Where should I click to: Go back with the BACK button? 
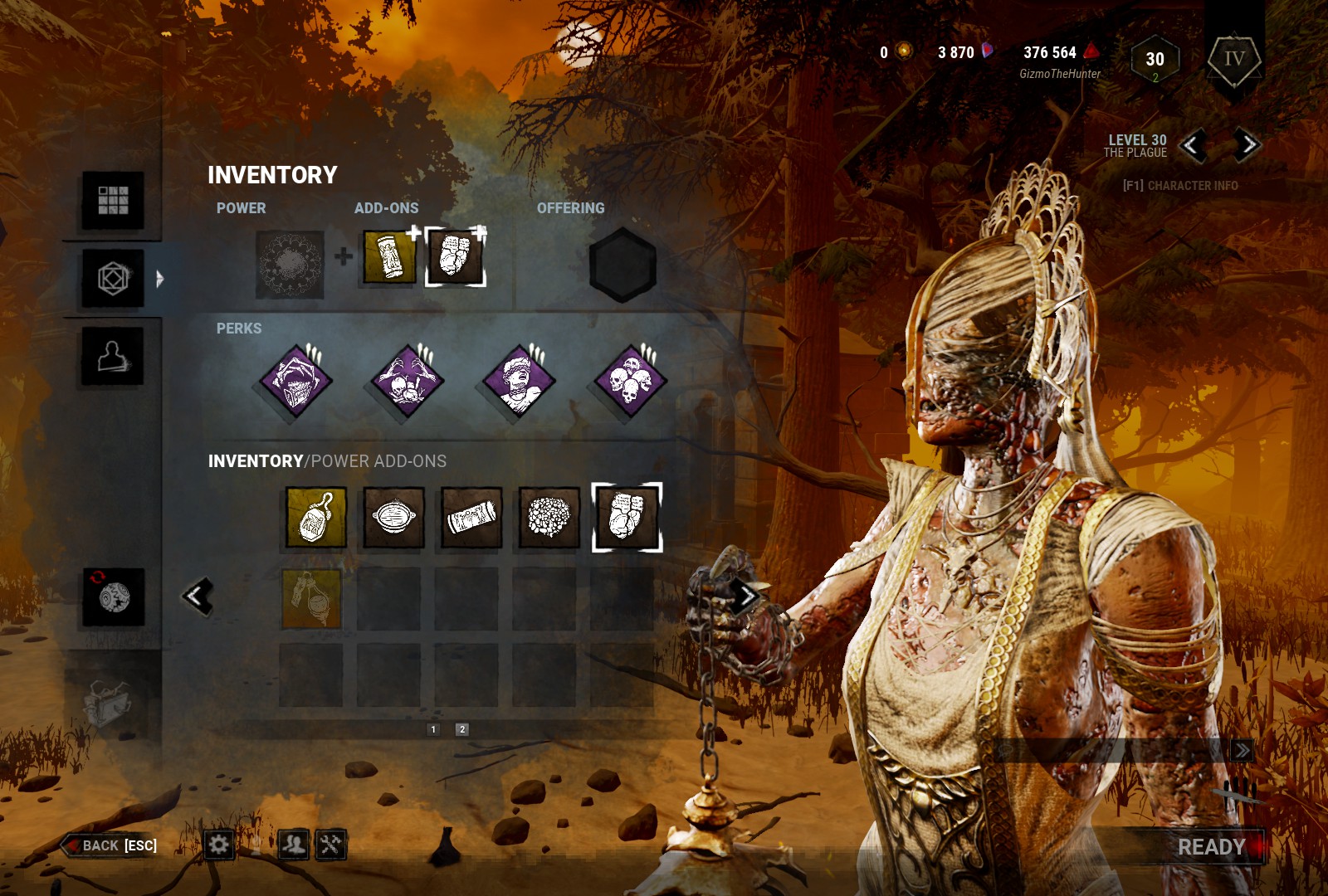coord(110,845)
